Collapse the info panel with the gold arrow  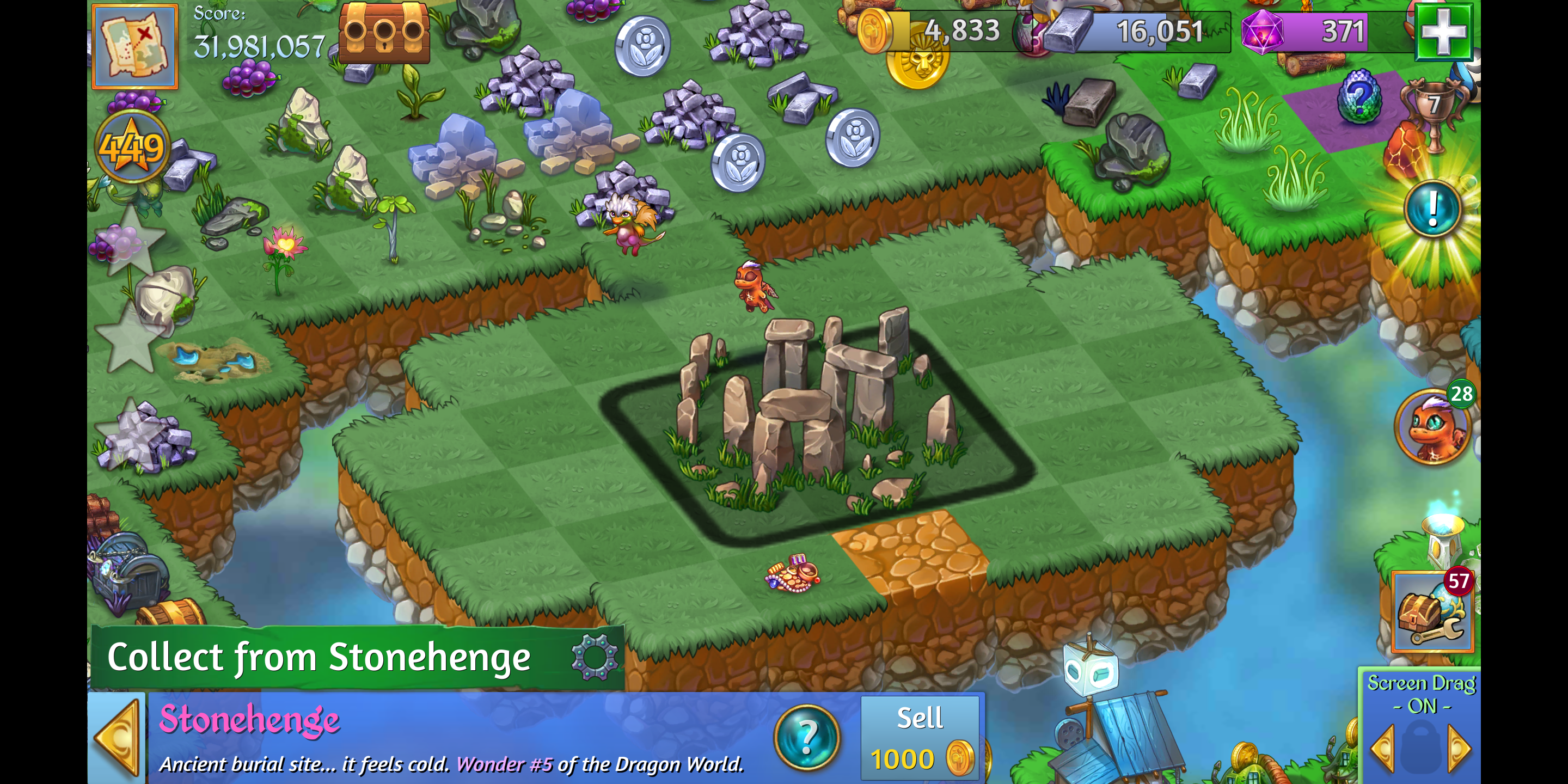(118, 738)
